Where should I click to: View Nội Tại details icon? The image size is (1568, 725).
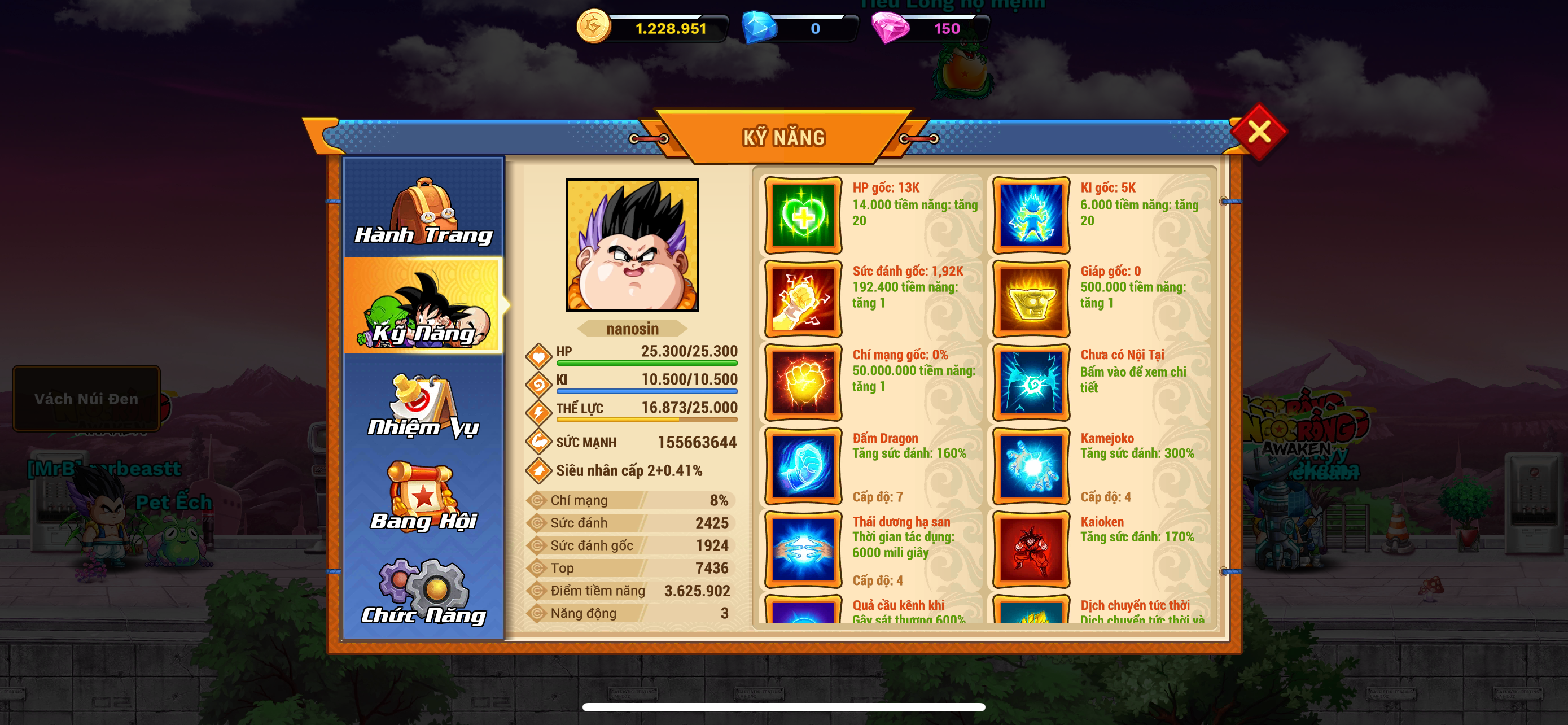1031,382
